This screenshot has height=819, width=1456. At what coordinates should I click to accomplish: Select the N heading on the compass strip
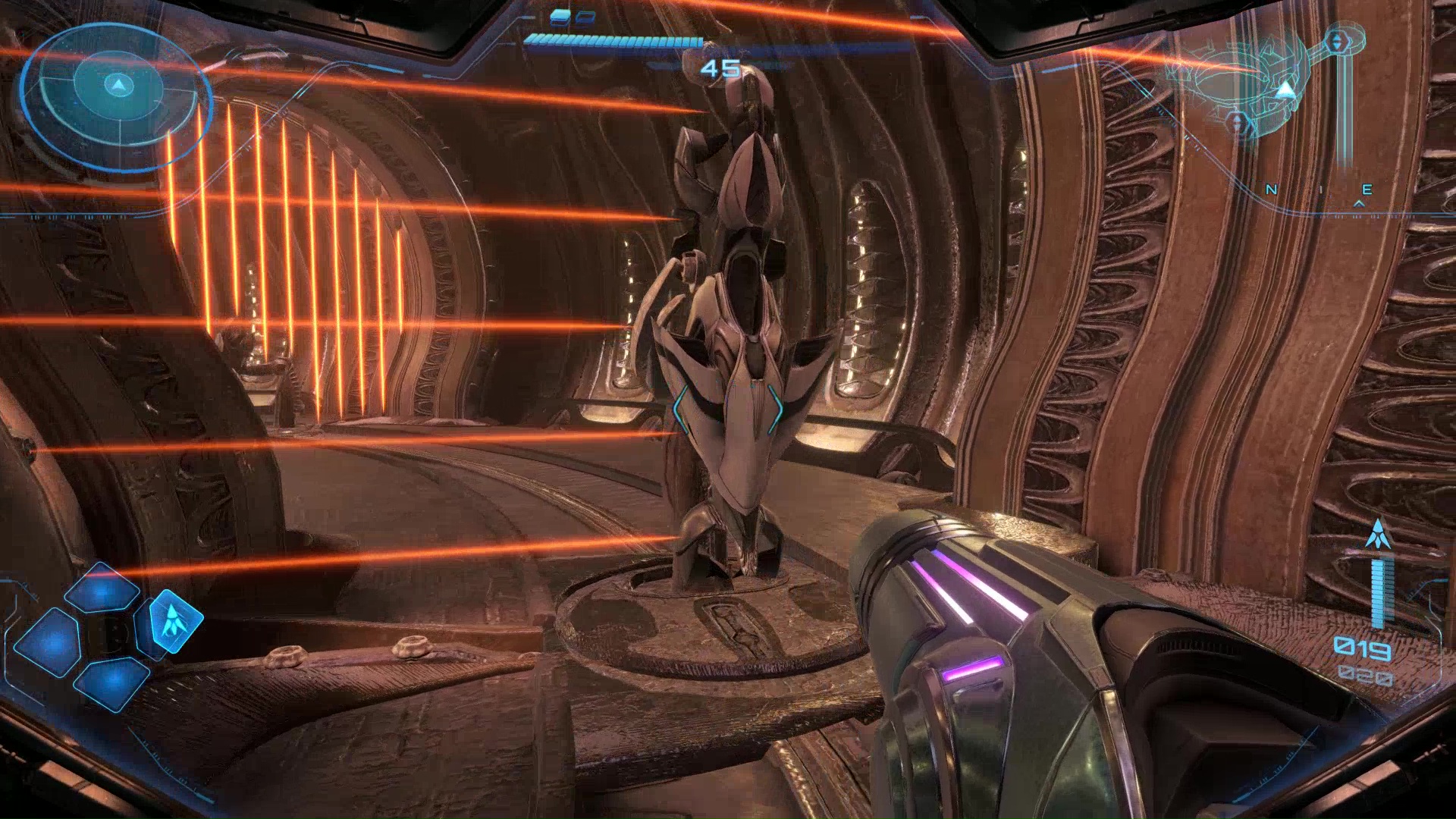(1270, 189)
